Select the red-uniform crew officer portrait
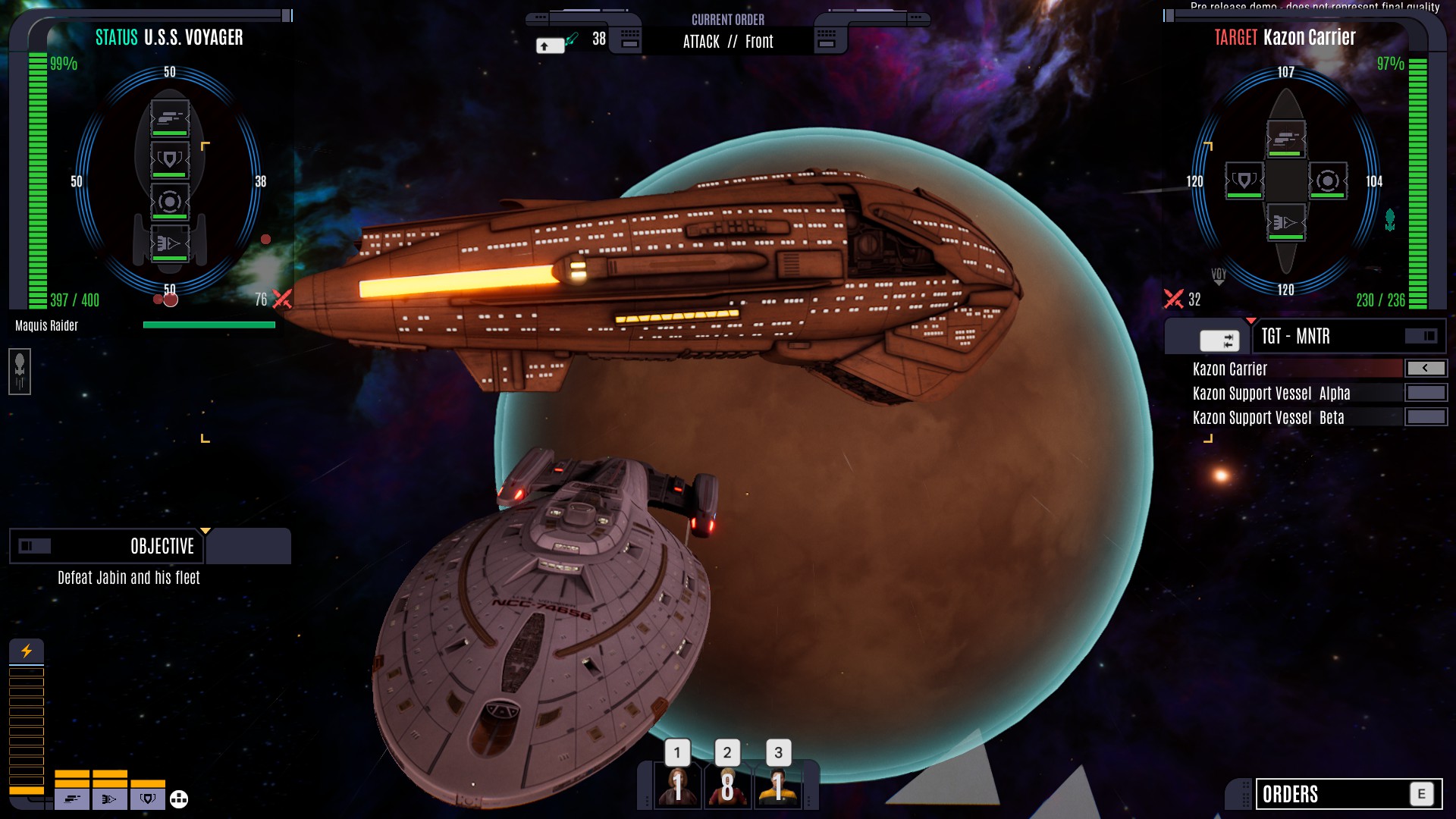 (x=677, y=786)
